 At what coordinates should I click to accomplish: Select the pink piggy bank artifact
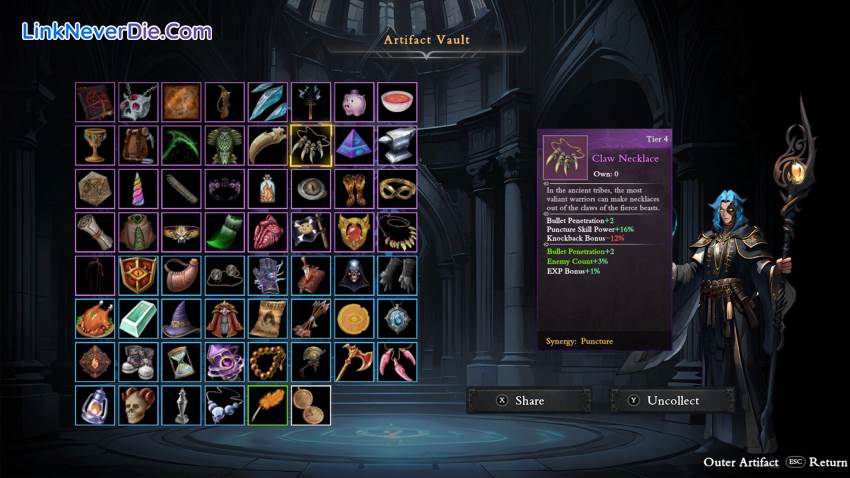(354, 102)
